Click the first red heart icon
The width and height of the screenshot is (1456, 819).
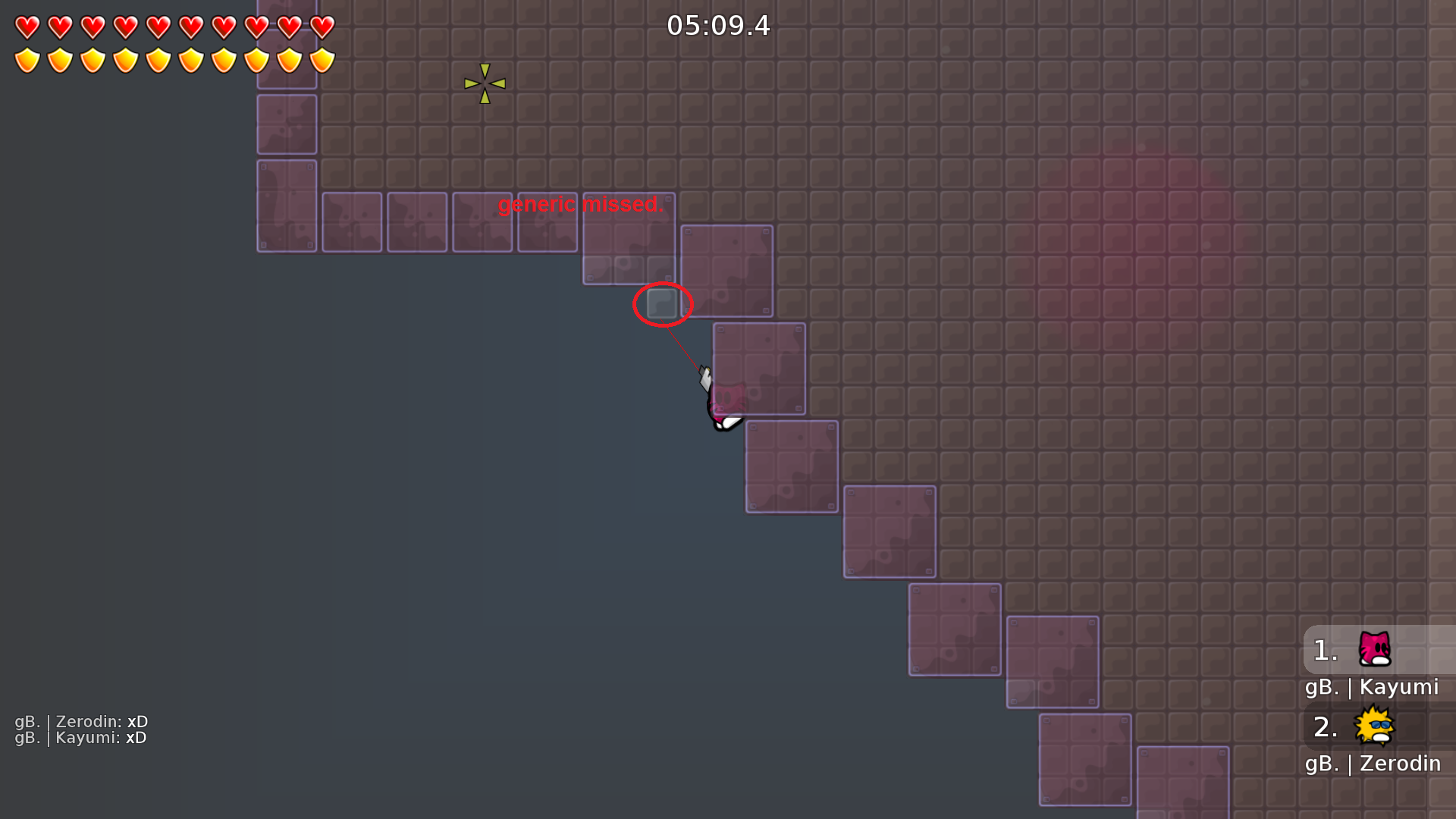(27, 26)
